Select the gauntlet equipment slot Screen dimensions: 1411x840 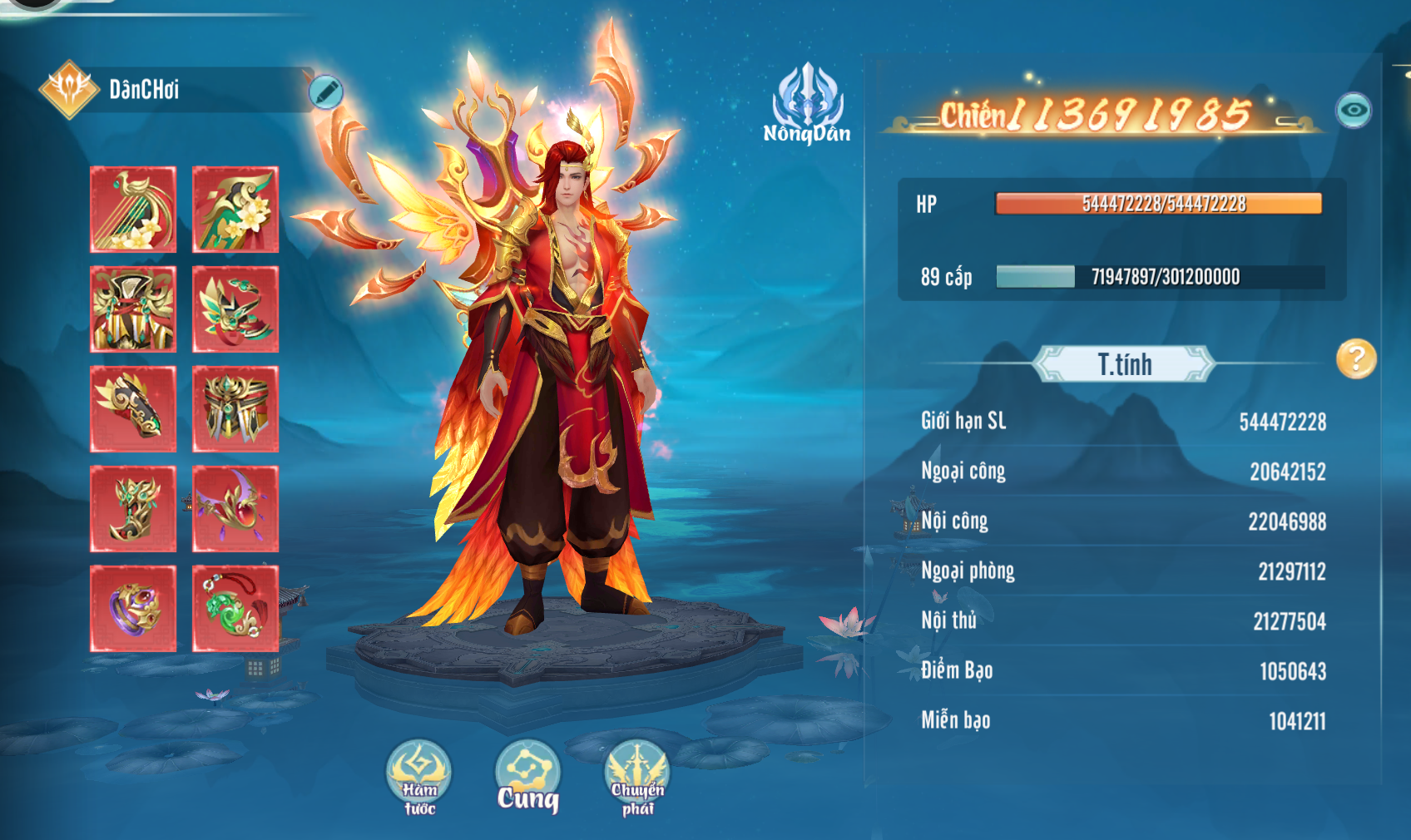click(133, 409)
